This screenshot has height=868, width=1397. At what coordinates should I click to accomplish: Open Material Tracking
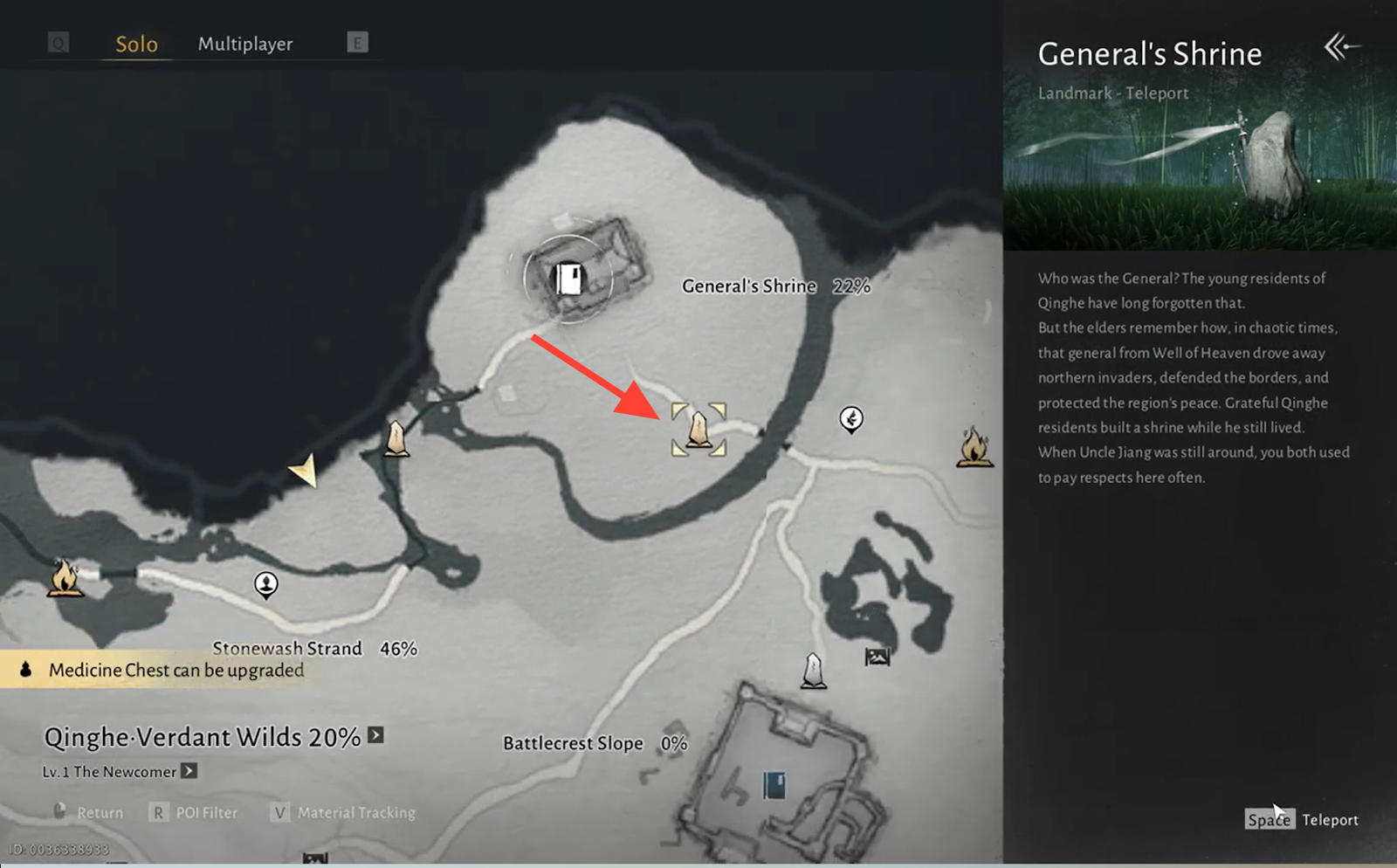343,812
